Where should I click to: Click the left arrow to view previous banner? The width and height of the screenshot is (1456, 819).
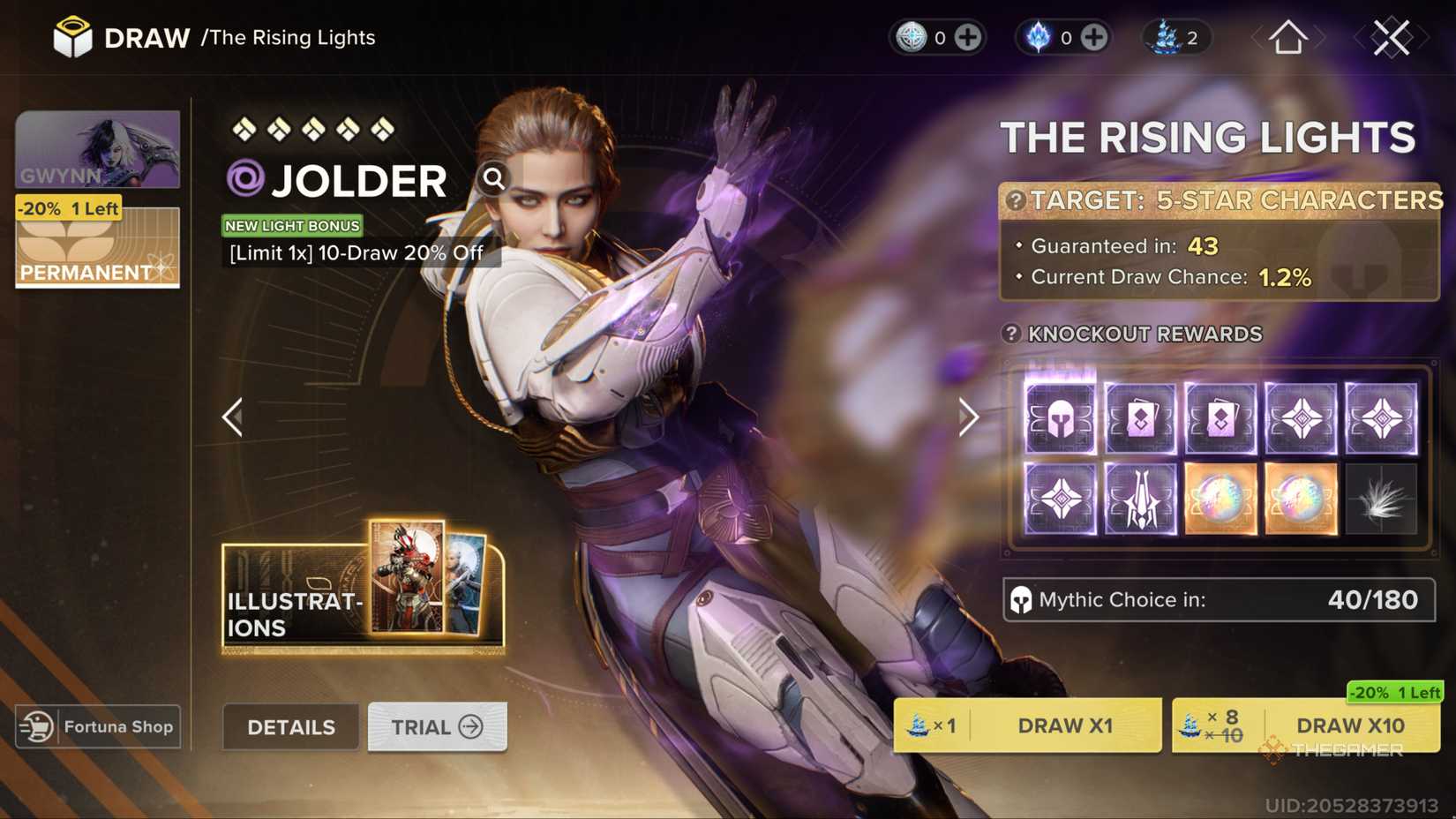pos(232,417)
